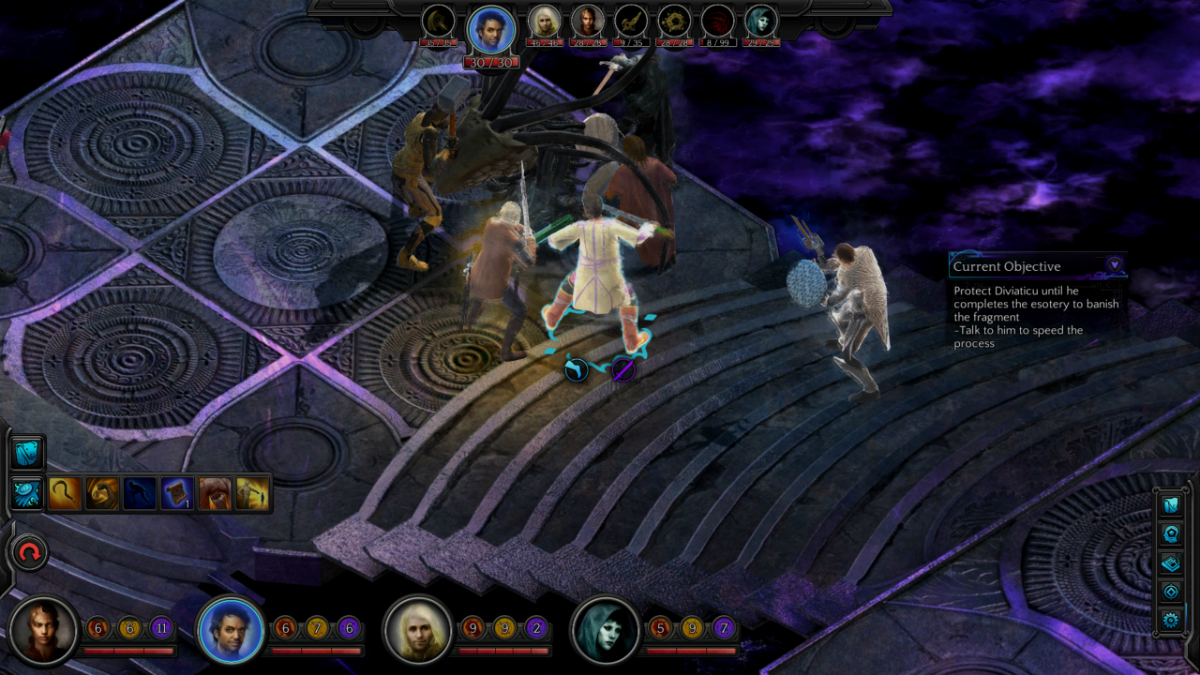Open the cyan shield category above the hotbar
1200x675 pixels.
pos(28,452)
